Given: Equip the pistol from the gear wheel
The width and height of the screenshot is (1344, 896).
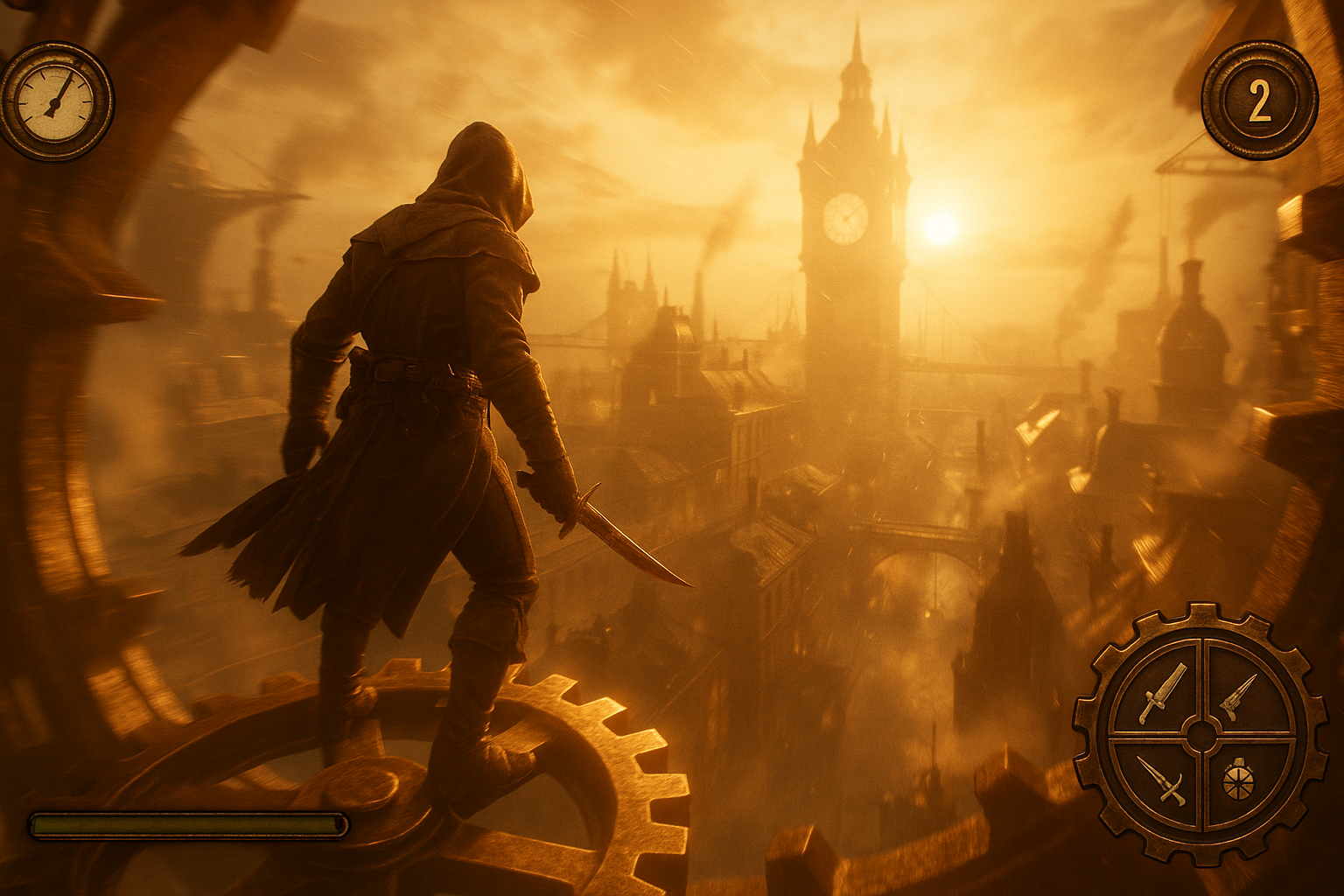Looking at the screenshot, I should (1239, 696).
